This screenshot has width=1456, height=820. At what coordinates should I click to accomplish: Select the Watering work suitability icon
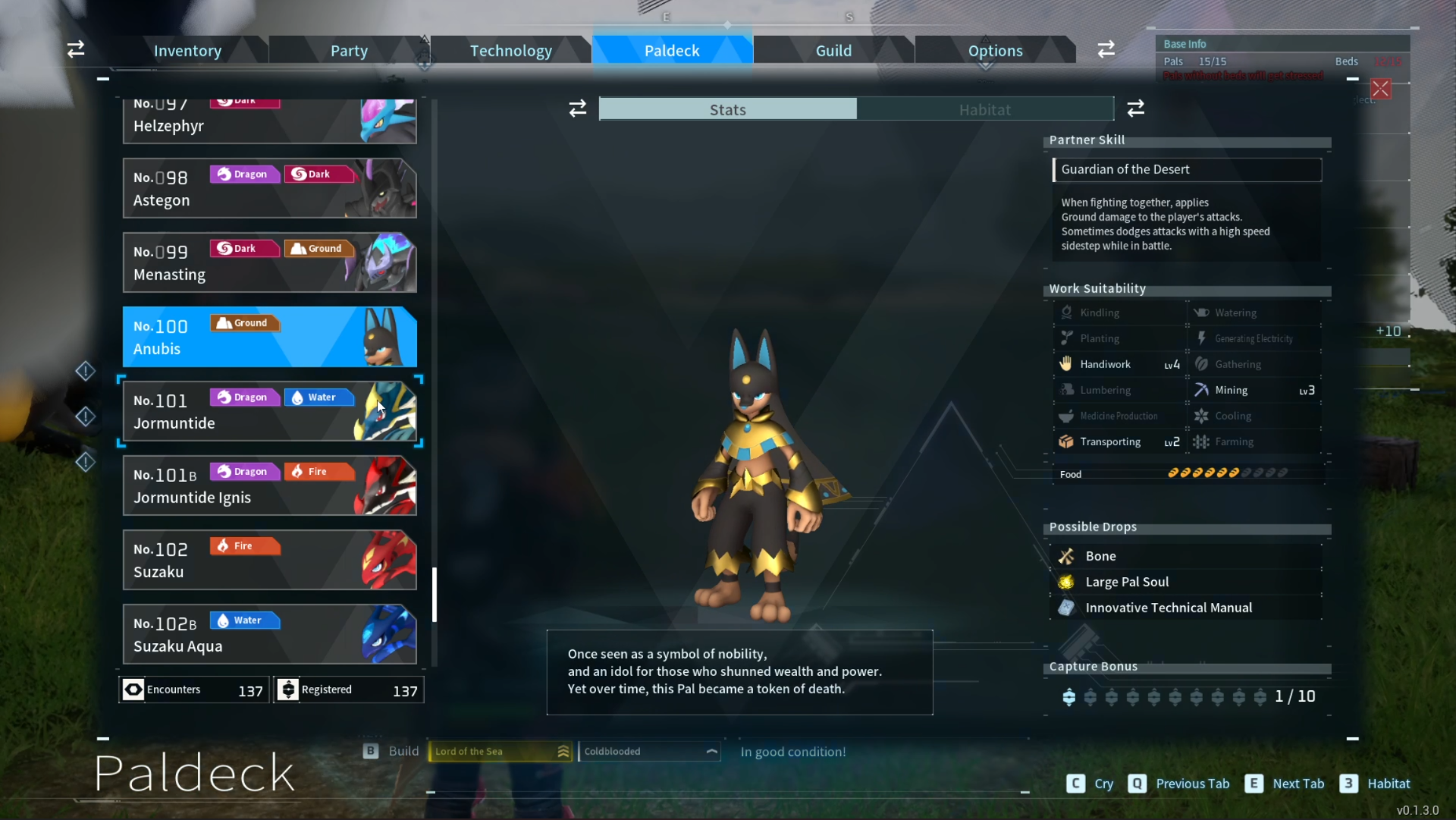[1202, 313]
